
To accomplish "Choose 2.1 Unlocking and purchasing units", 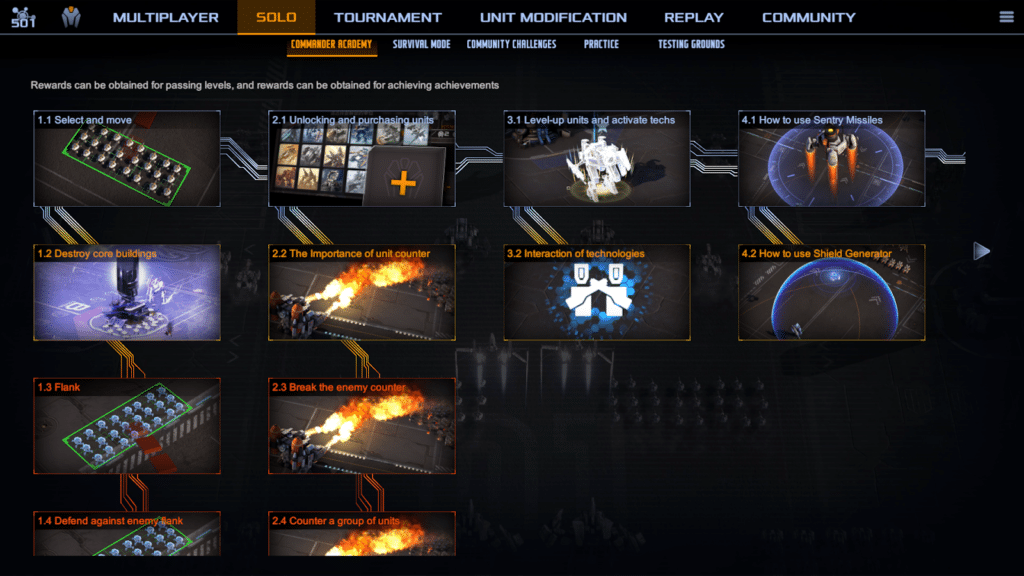I will (x=362, y=159).
